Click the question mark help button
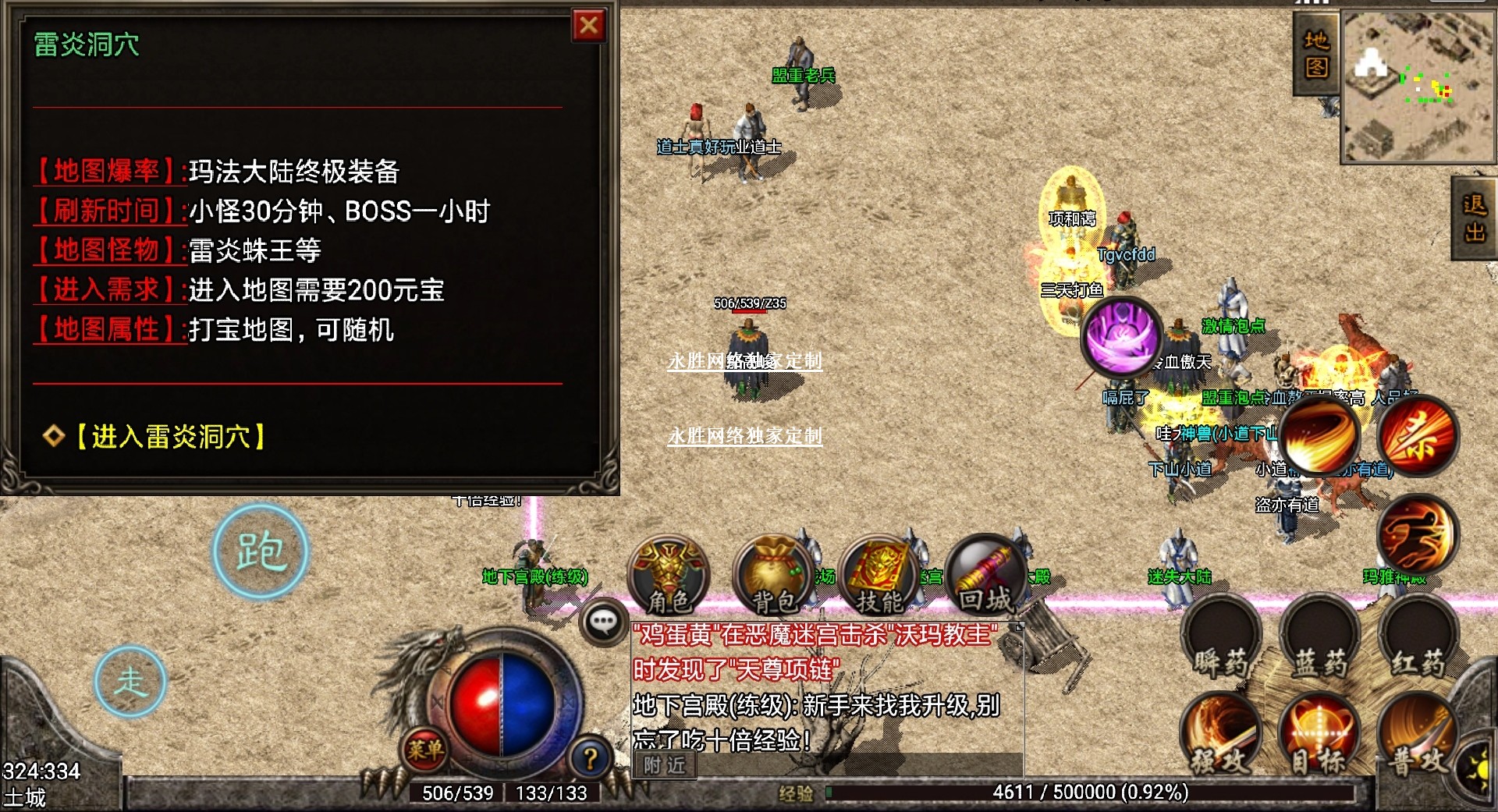 [x=591, y=757]
